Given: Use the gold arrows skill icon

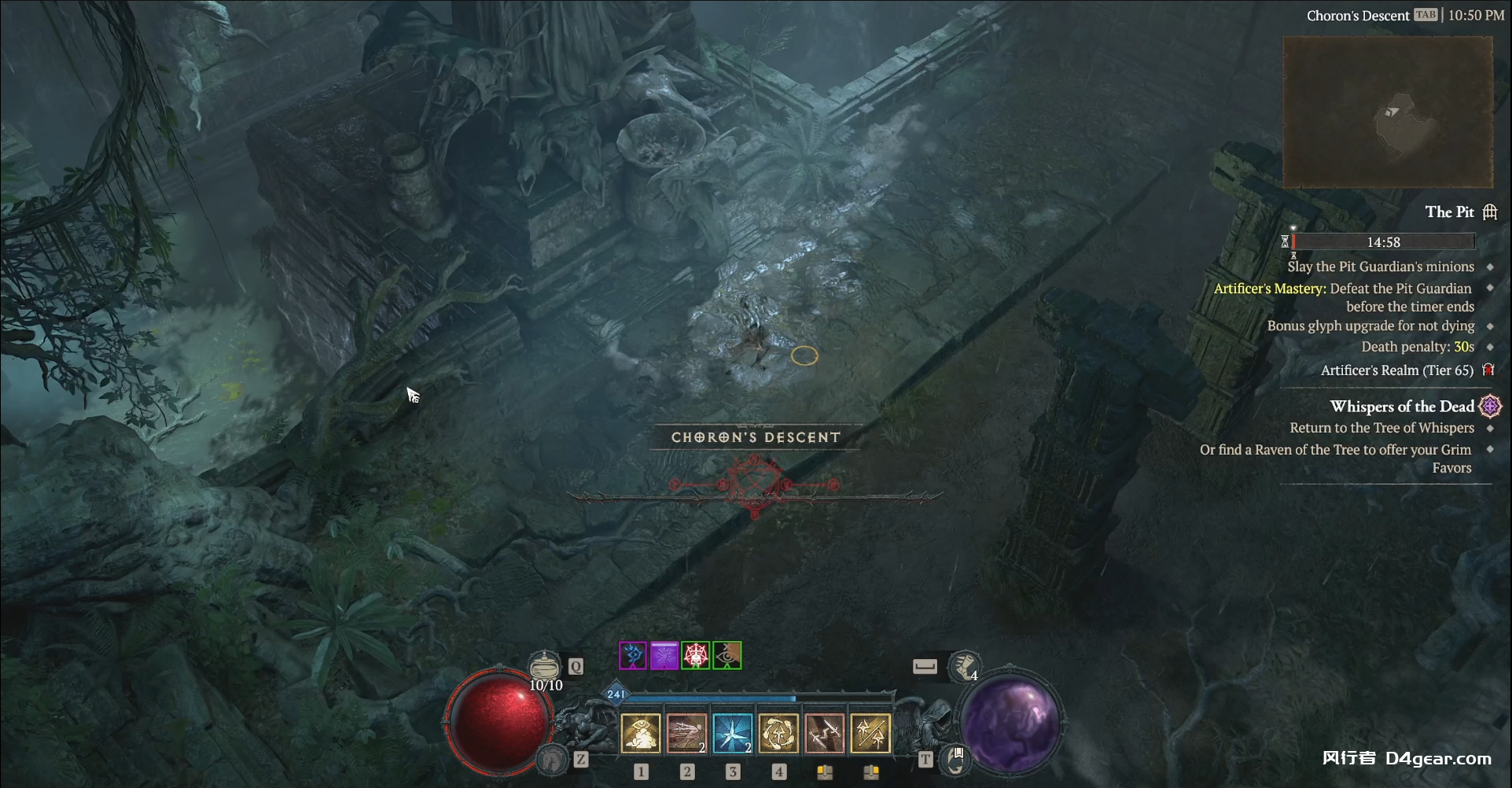Looking at the screenshot, I should (x=870, y=734).
